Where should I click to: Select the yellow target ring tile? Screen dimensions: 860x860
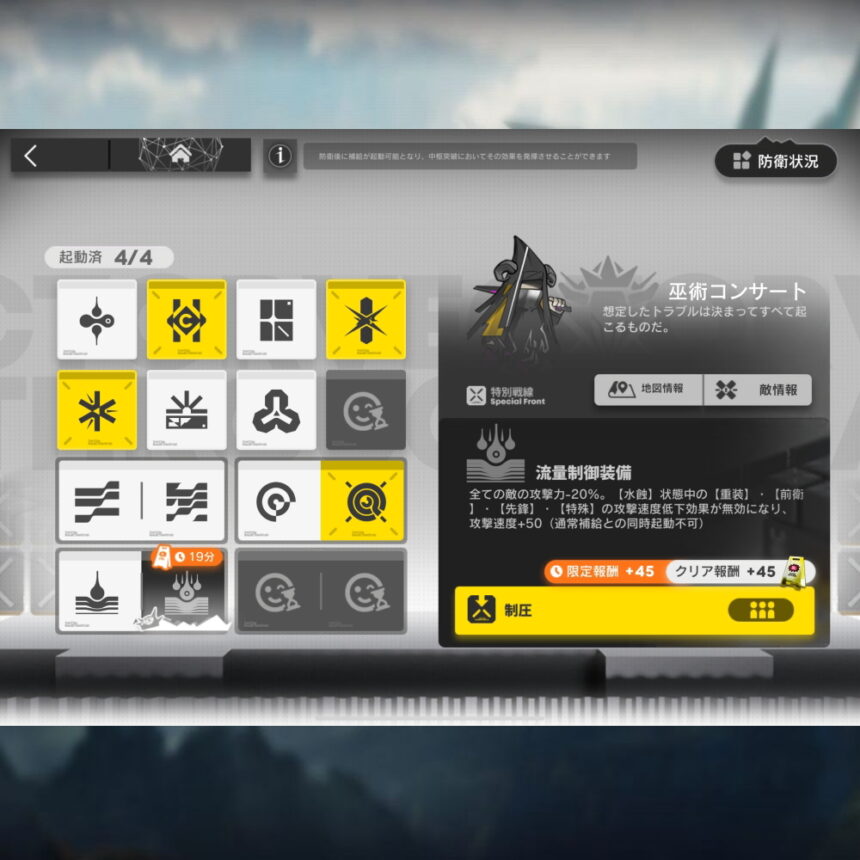coord(362,501)
